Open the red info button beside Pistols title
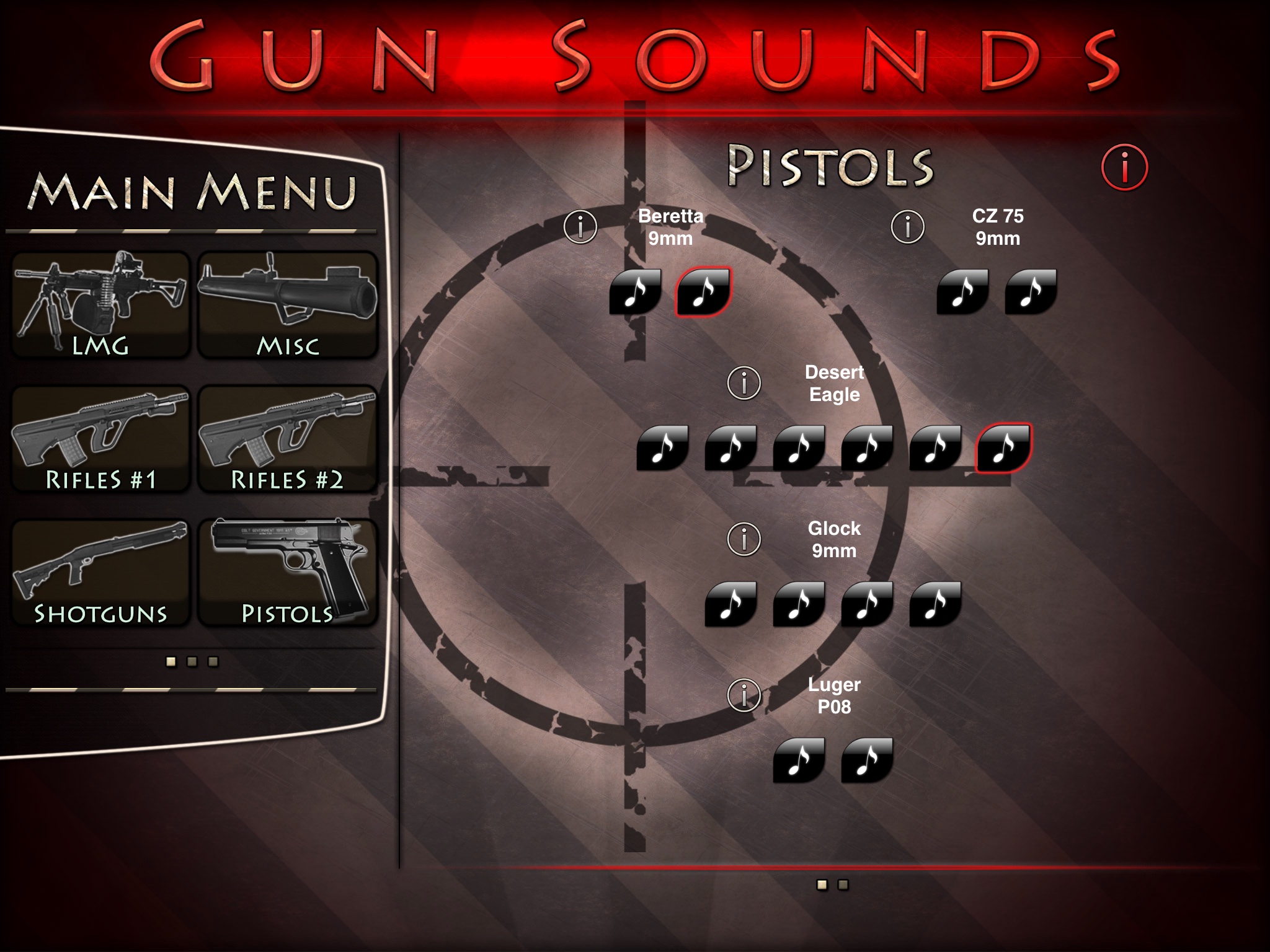This screenshot has height=952, width=1270. (1124, 167)
